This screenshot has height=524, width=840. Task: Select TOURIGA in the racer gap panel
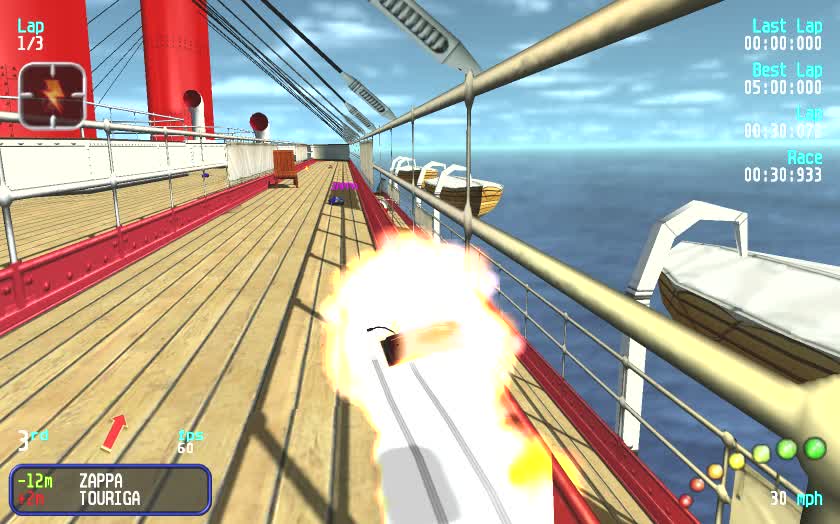[109, 498]
